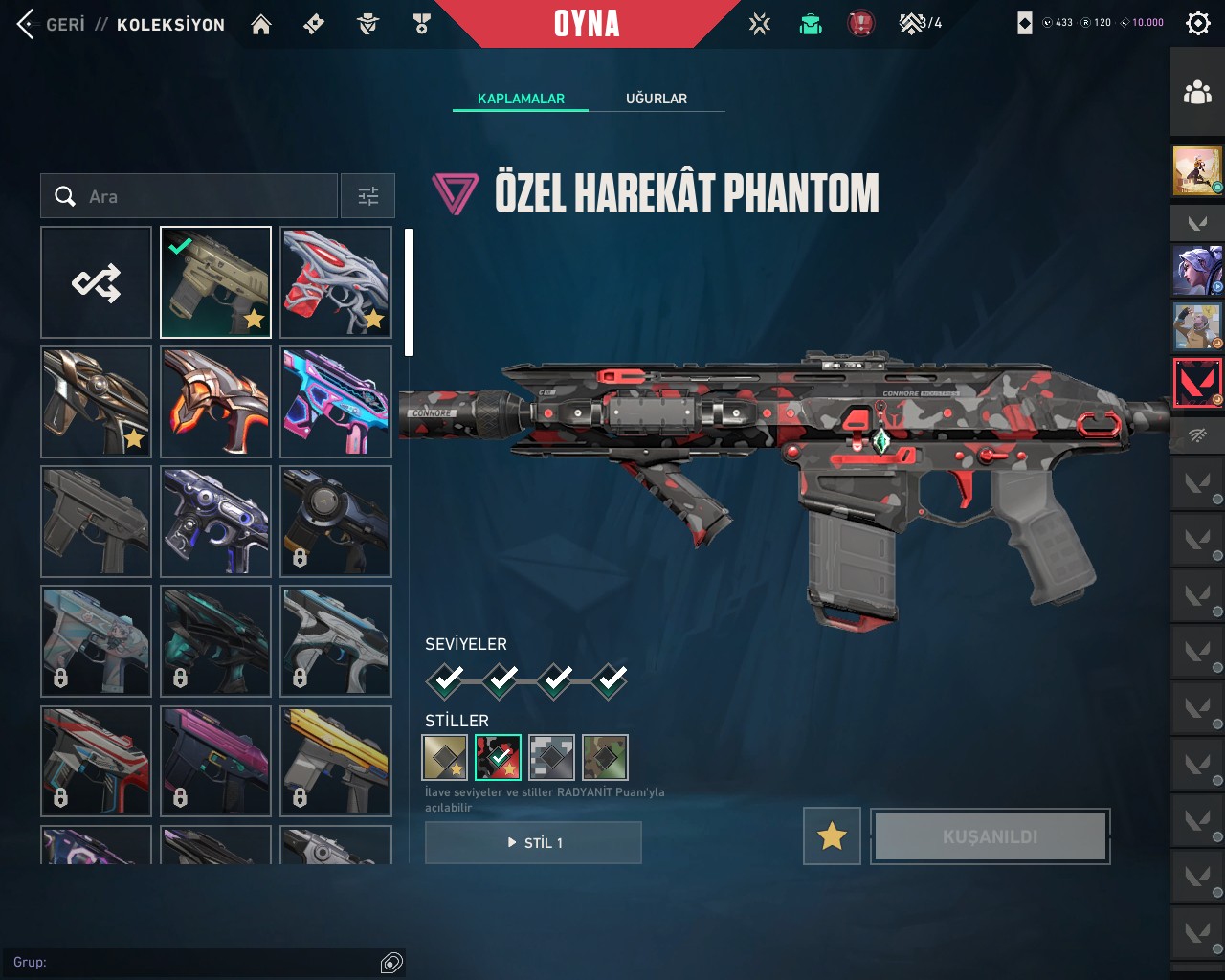Select the grey plain Phantom skin
This screenshot has width=1225, height=980.
pos(96,522)
